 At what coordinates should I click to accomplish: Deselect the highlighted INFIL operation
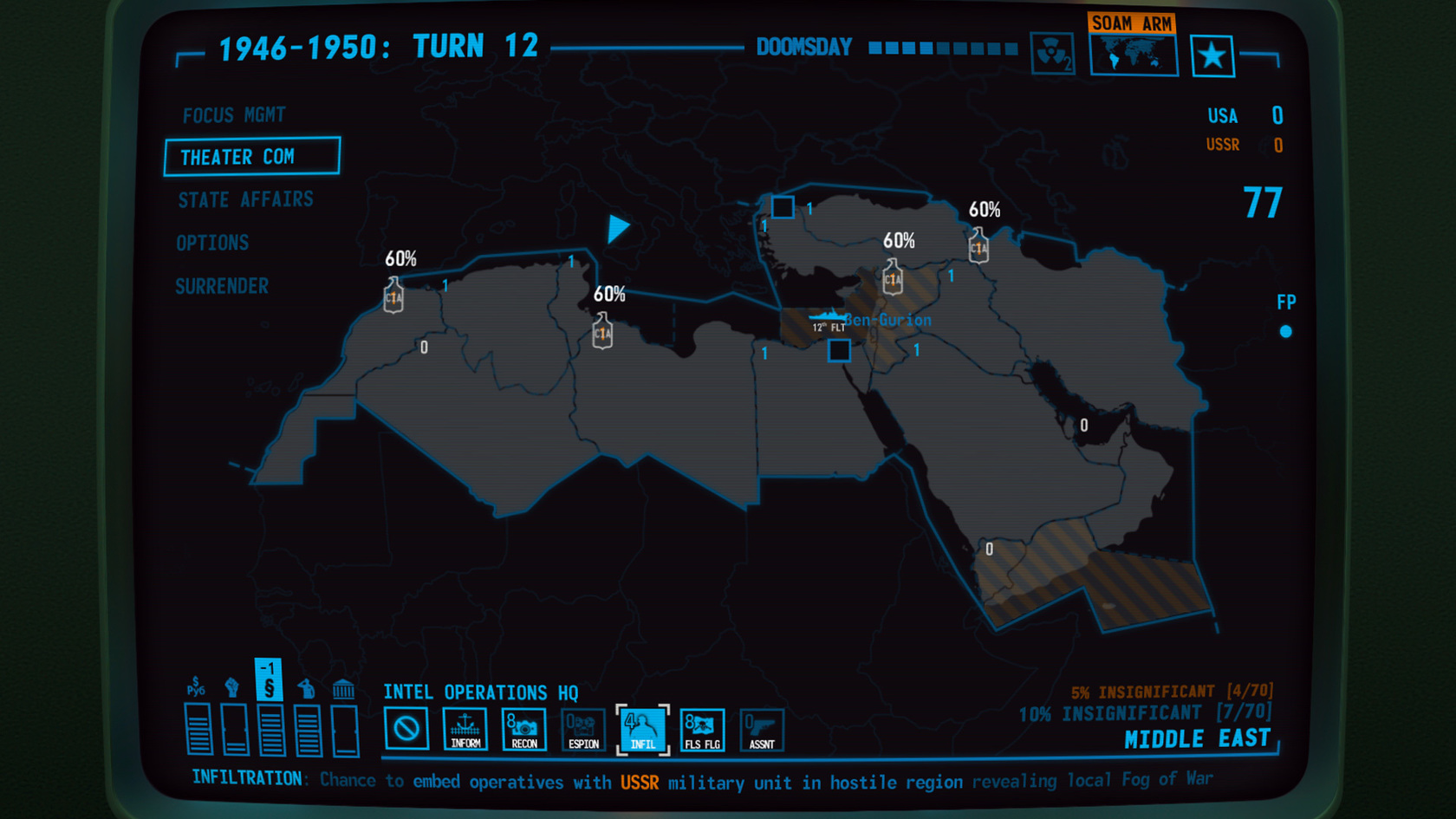point(642,729)
